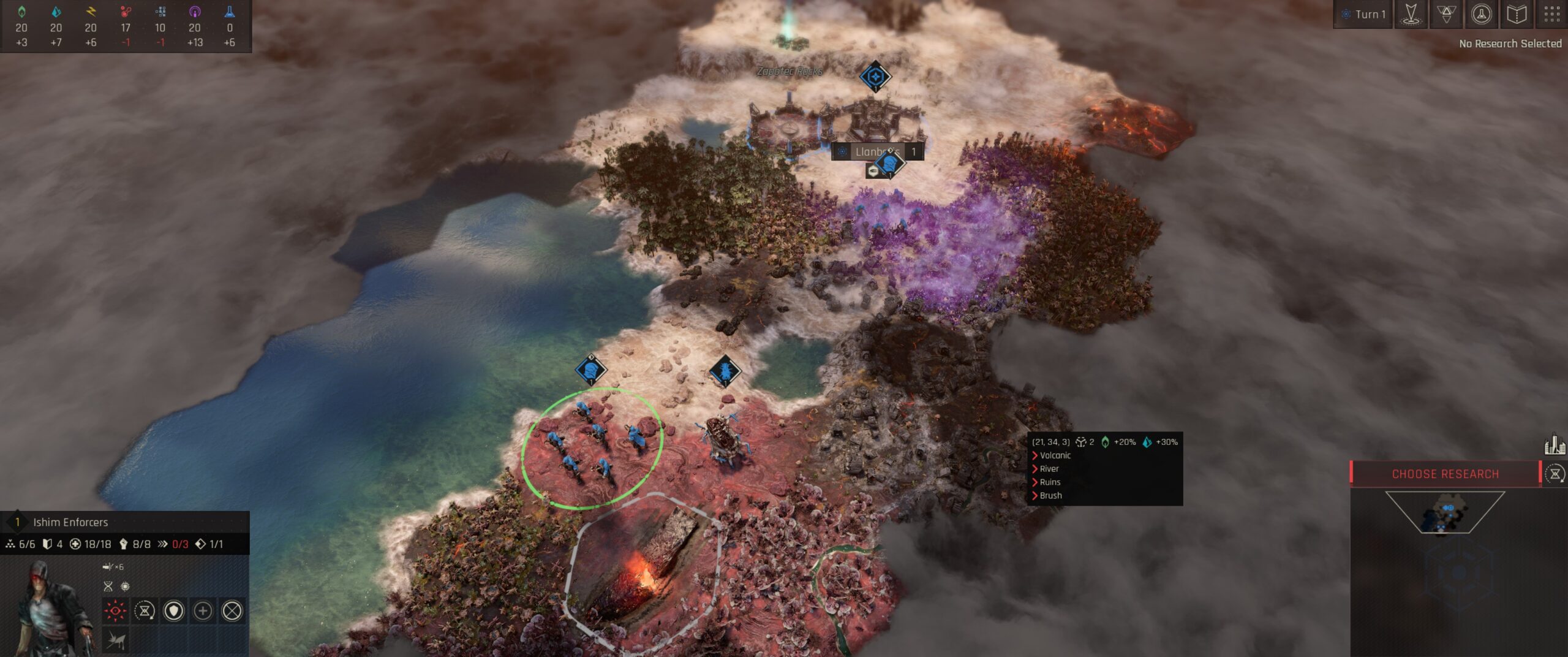Screen dimensions: 1568x657
Task: Select the hourglass skip-turn unit action
Action: coord(145,610)
